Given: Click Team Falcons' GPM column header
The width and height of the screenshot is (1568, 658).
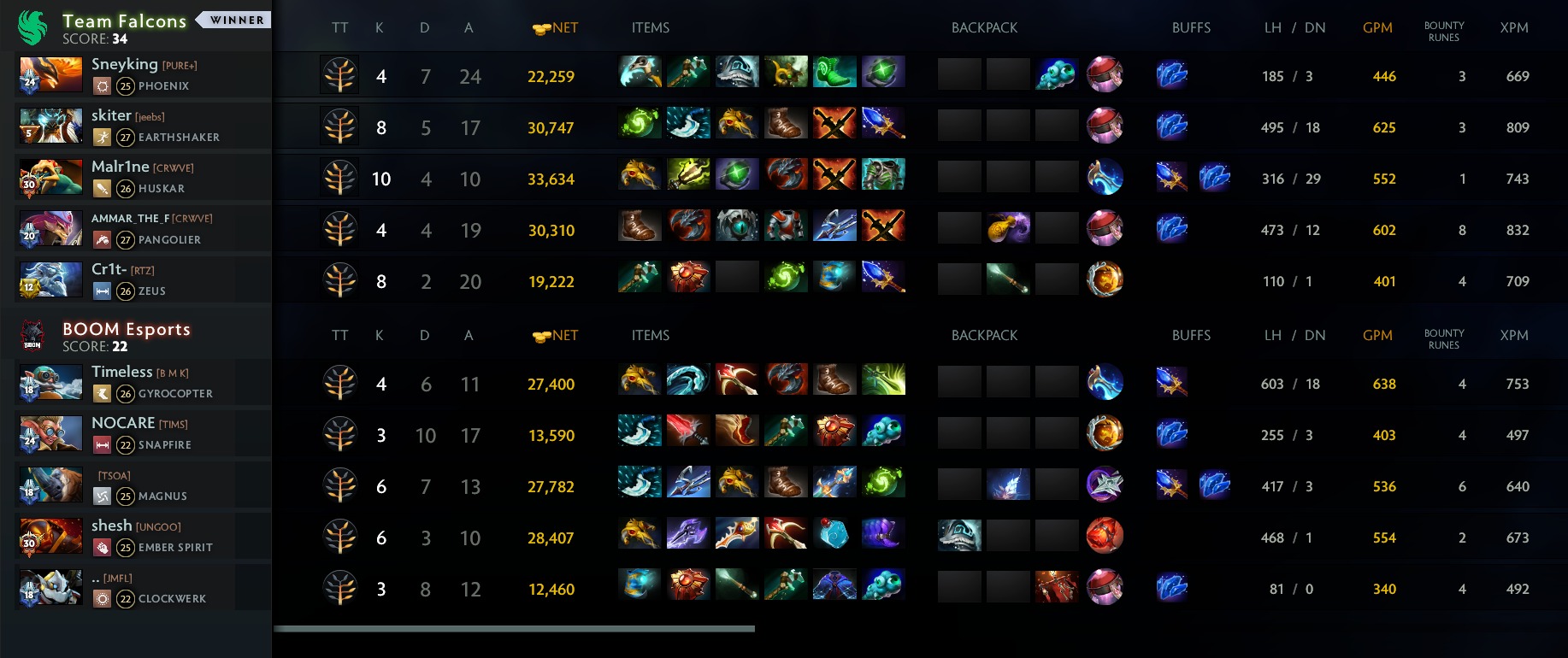Looking at the screenshot, I should [x=1376, y=27].
